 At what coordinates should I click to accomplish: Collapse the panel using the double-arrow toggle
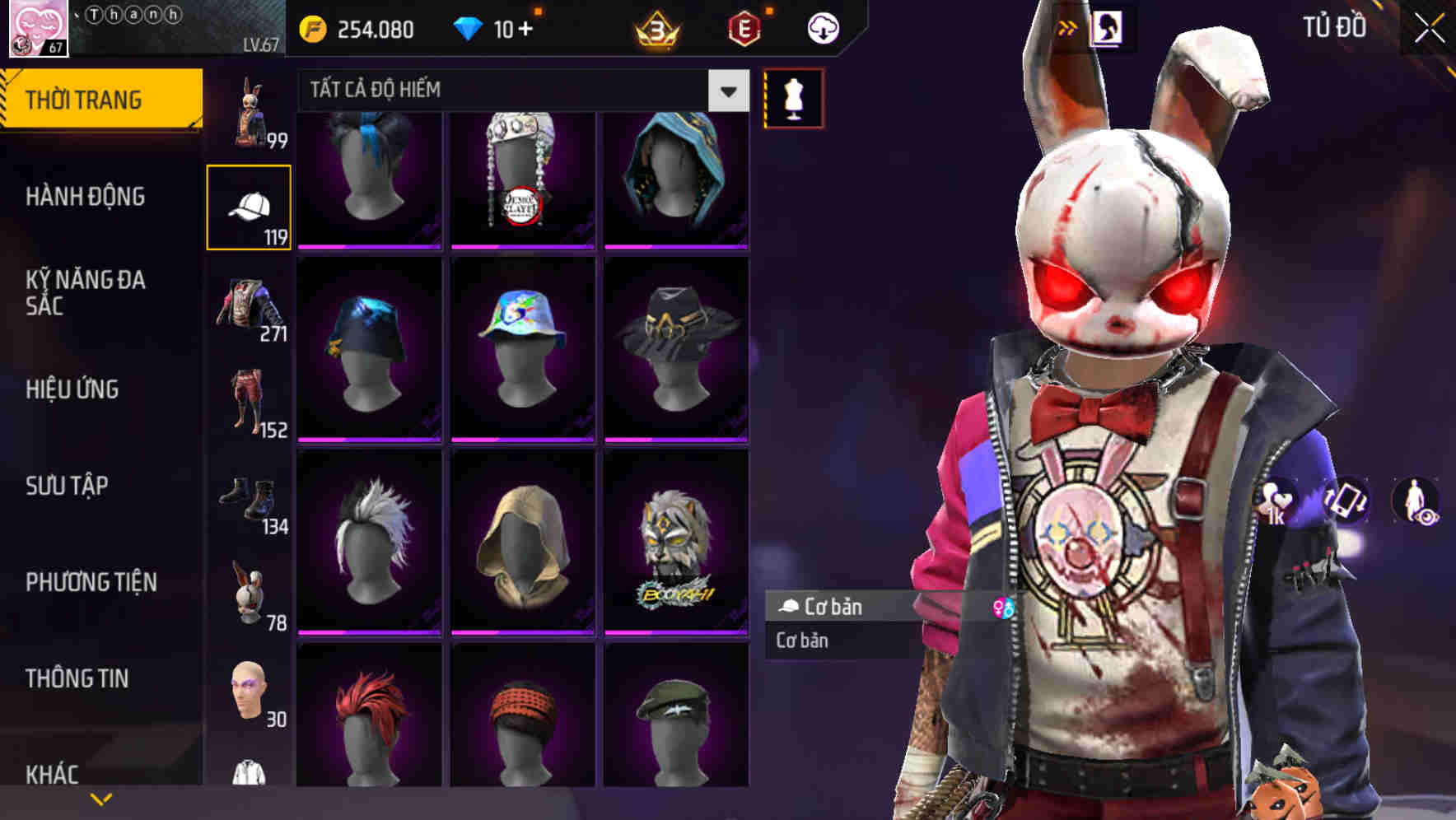[x=1068, y=26]
